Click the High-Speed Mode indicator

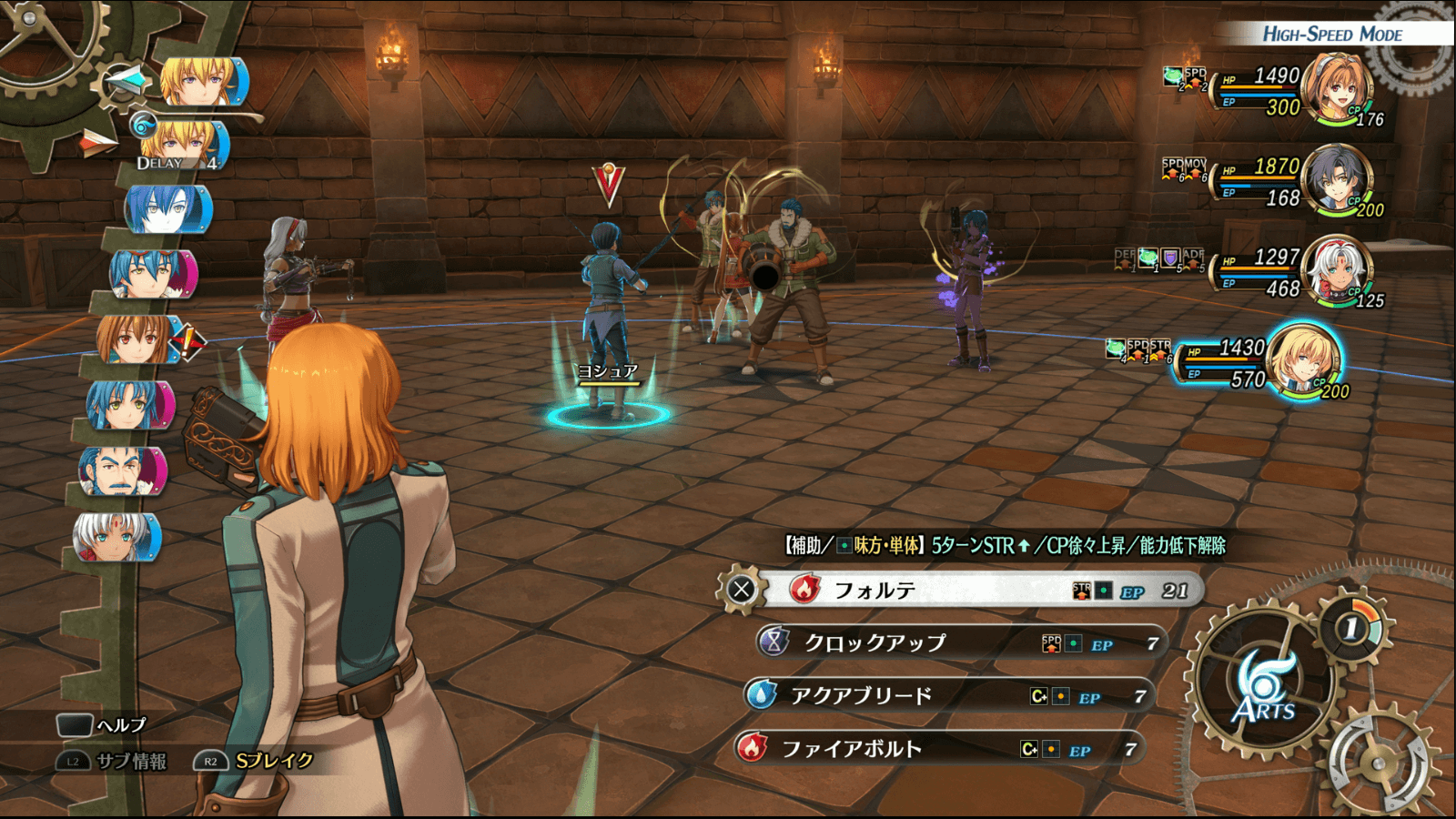point(1331,35)
